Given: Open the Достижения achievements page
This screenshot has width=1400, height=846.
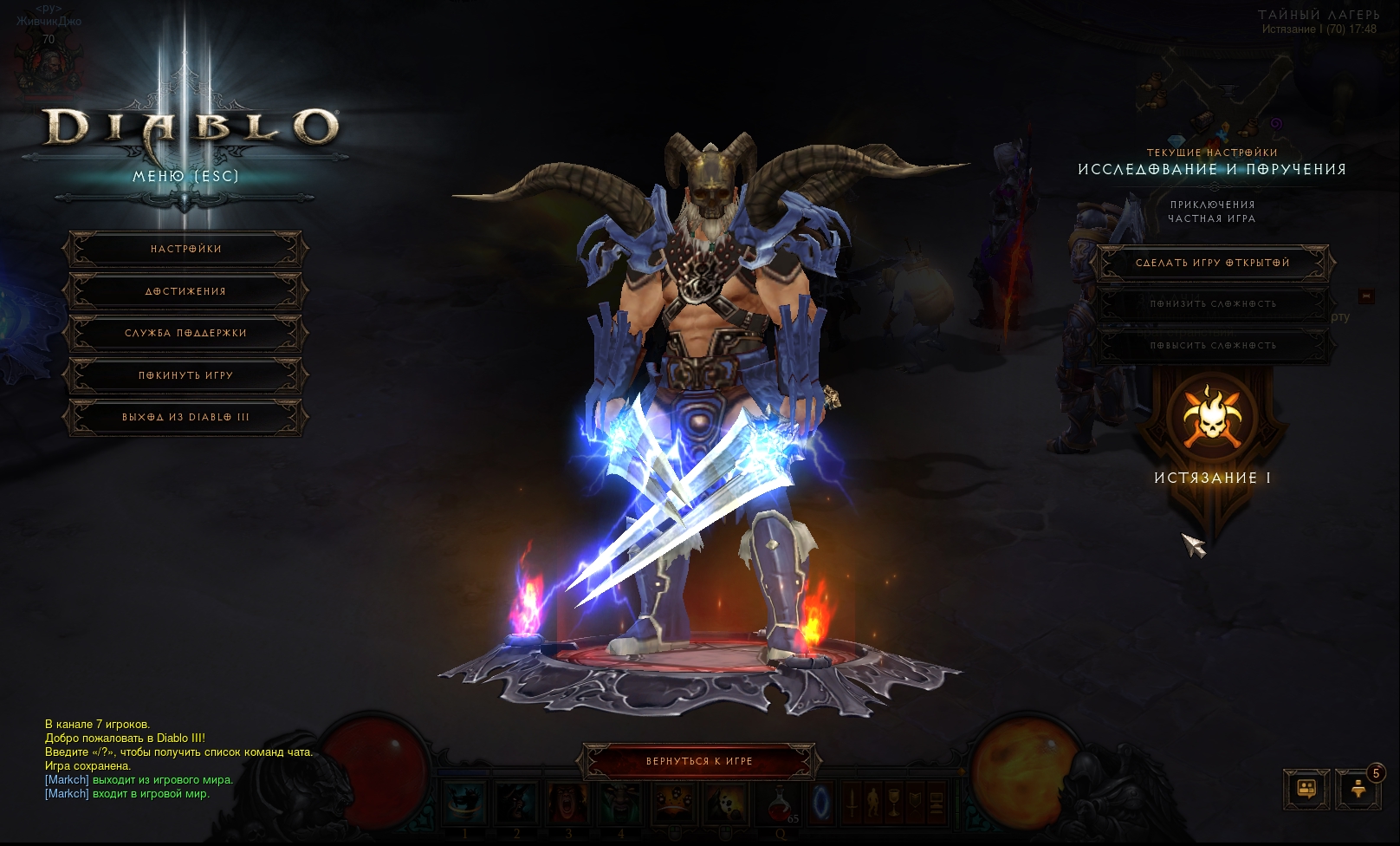Looking at the screenshot, I should pyautogui.click(x=185, y=292).
